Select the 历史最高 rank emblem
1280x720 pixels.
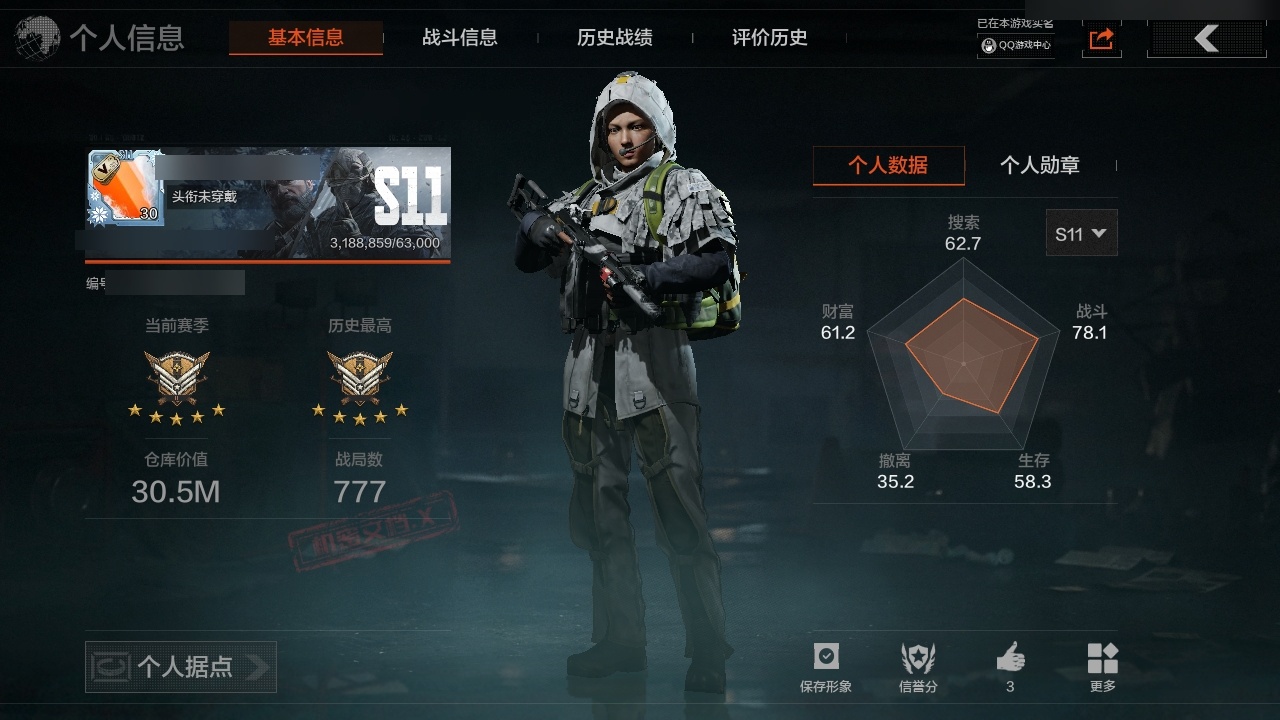tap(360, 377)
